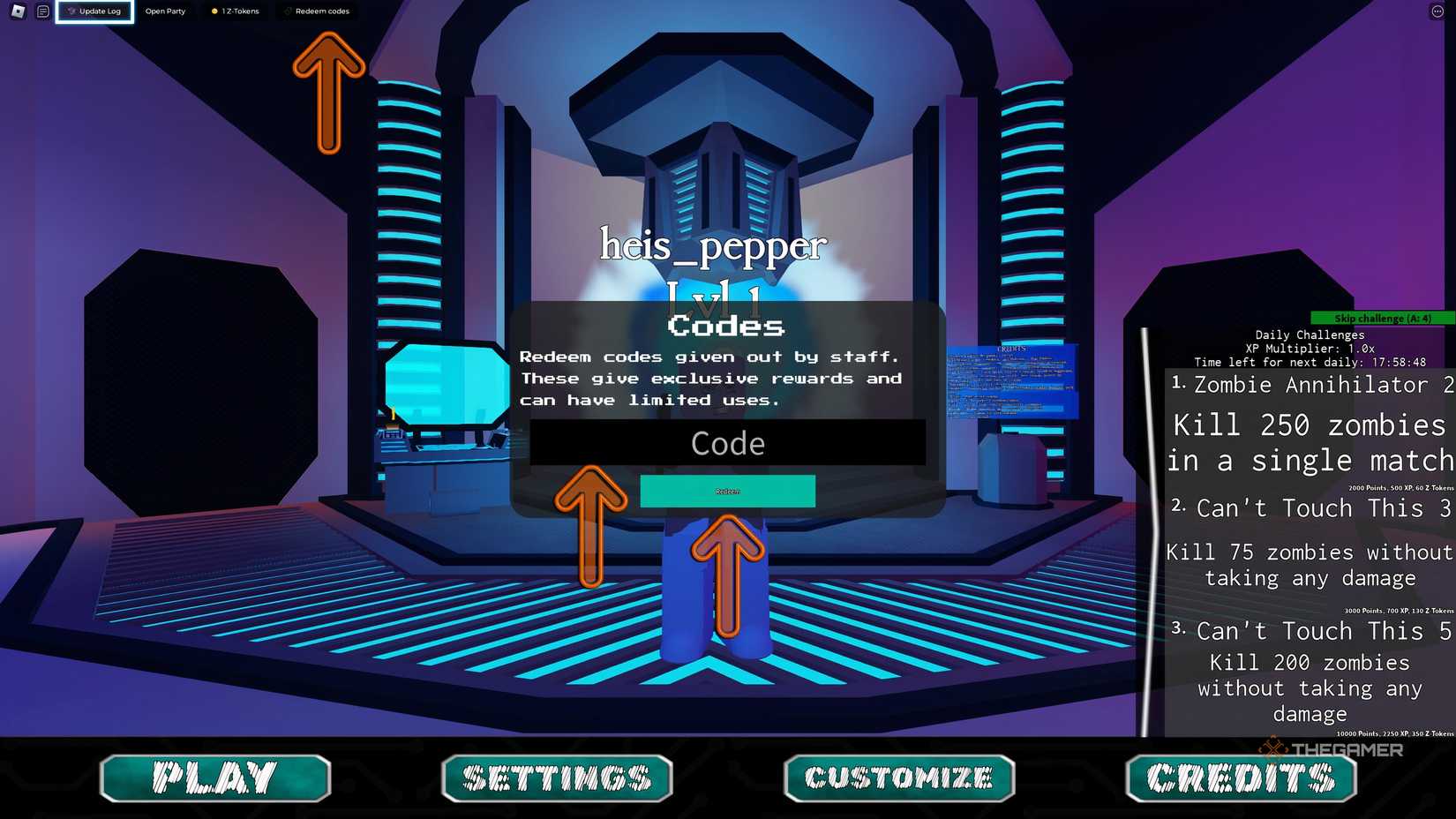Open the Redeem codes window
Image resolution: width=1456 pixels, height=819 pixels.
[x=318, y=11]
